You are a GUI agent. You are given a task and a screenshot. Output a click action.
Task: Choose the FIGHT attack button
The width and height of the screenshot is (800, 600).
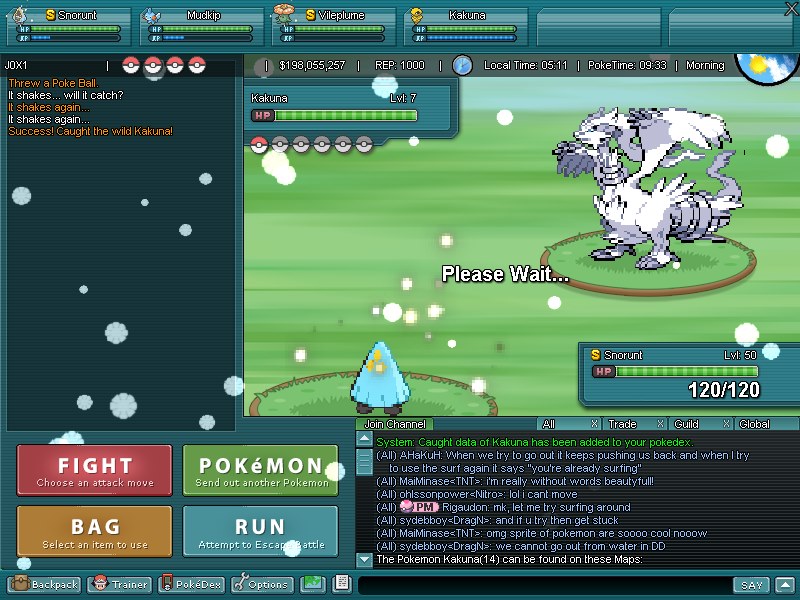point(94,471)
